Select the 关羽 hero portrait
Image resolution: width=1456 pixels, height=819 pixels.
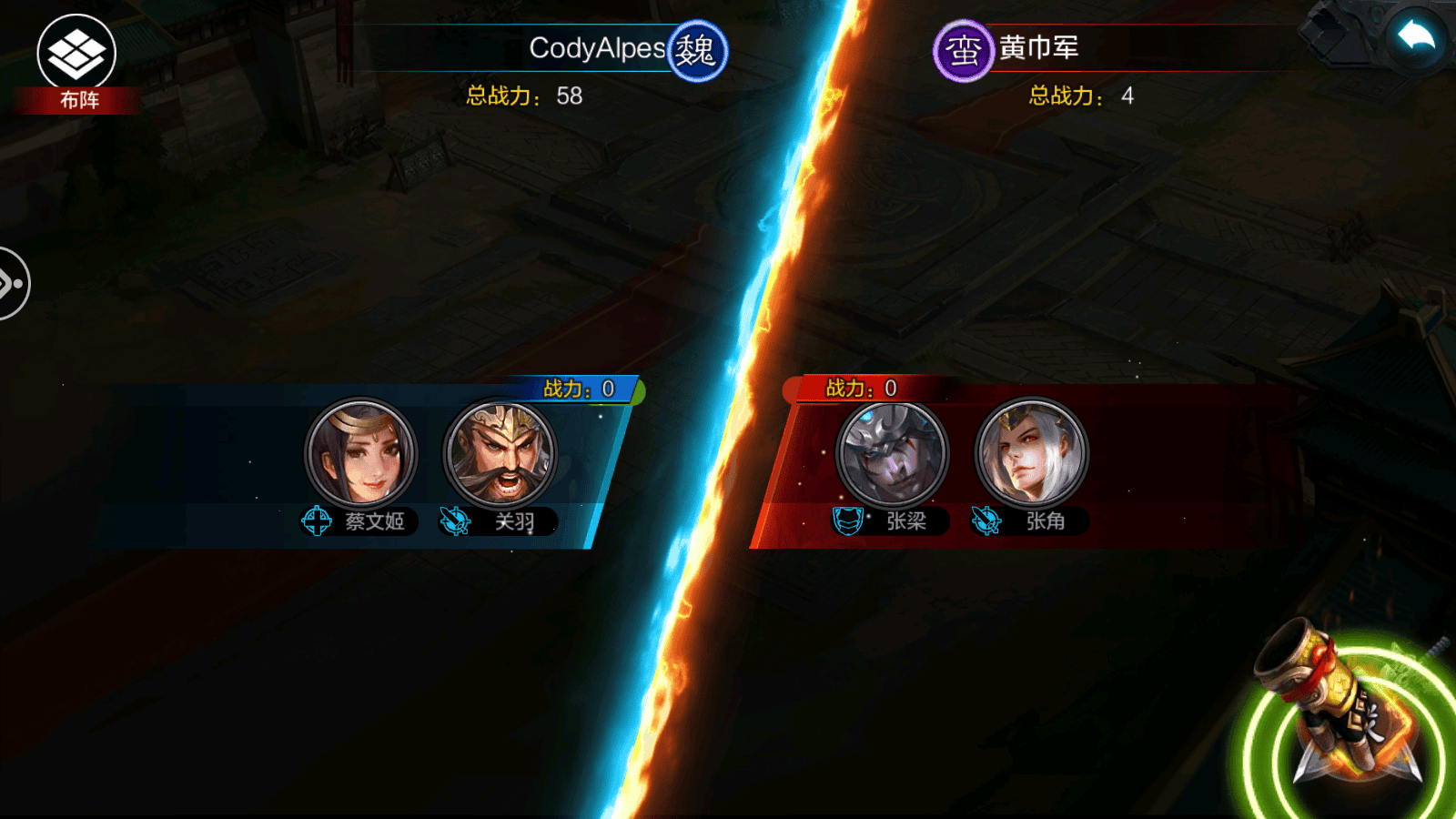point(500,452)
